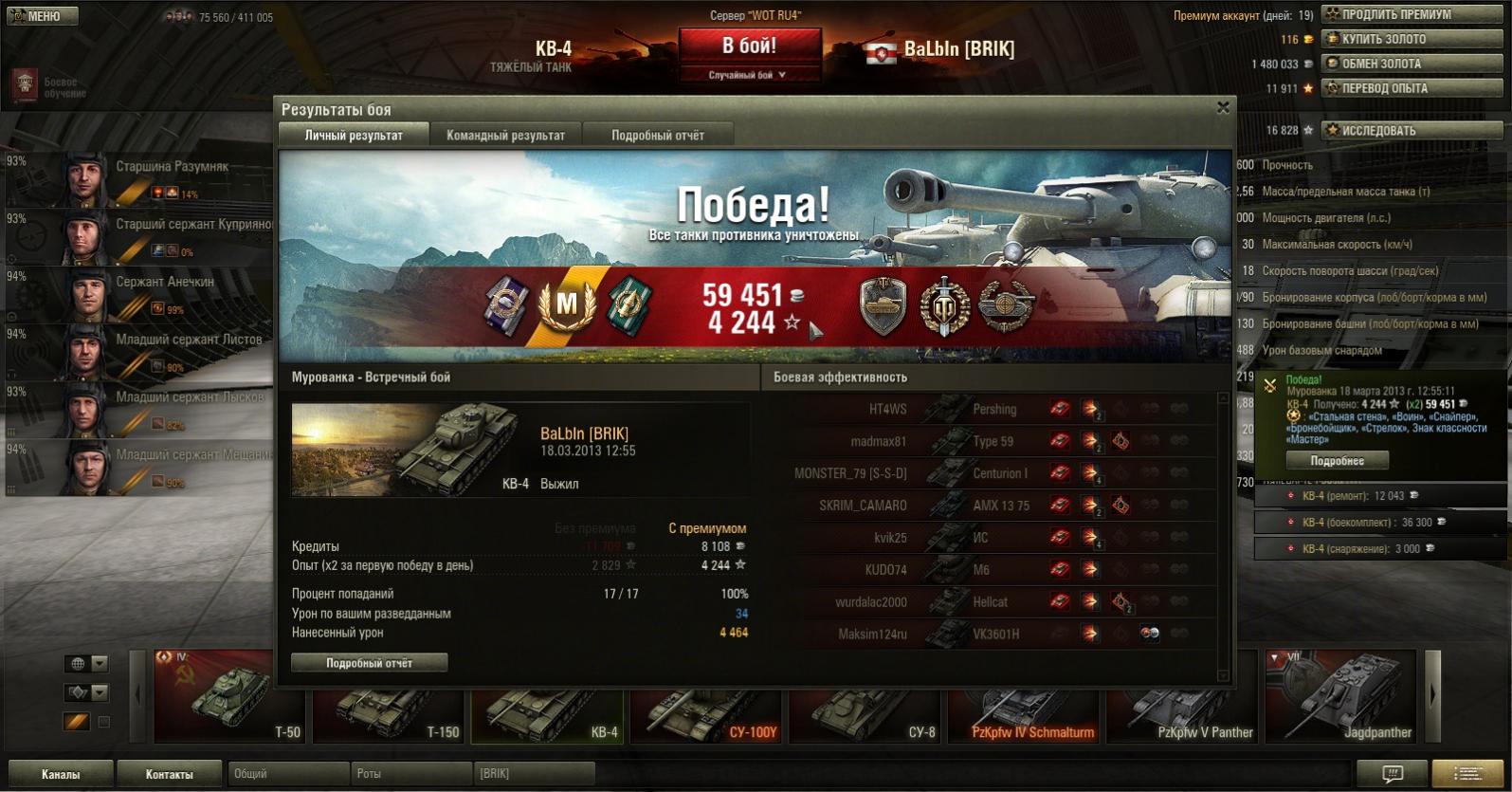The width and height of the screenshot is (1512, 792).
Task: Select the Mastery badge M medal icon
Action: pos(566,304)
